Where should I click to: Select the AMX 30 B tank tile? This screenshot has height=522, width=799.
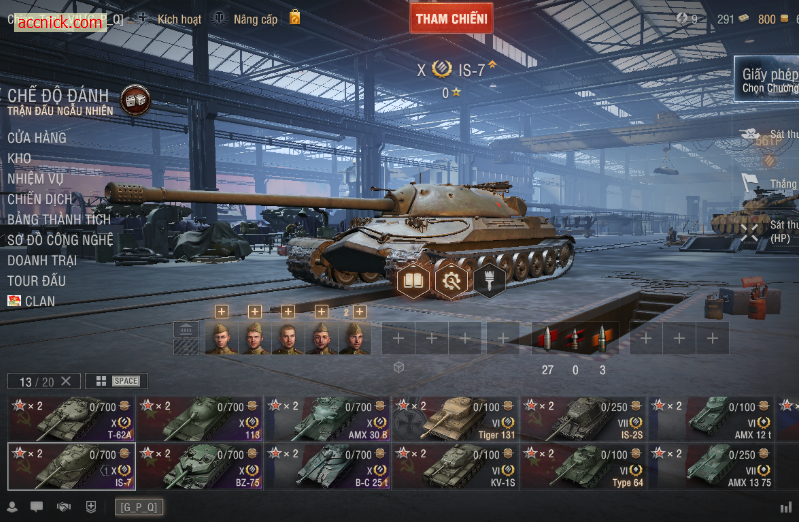tap(327, 419)
